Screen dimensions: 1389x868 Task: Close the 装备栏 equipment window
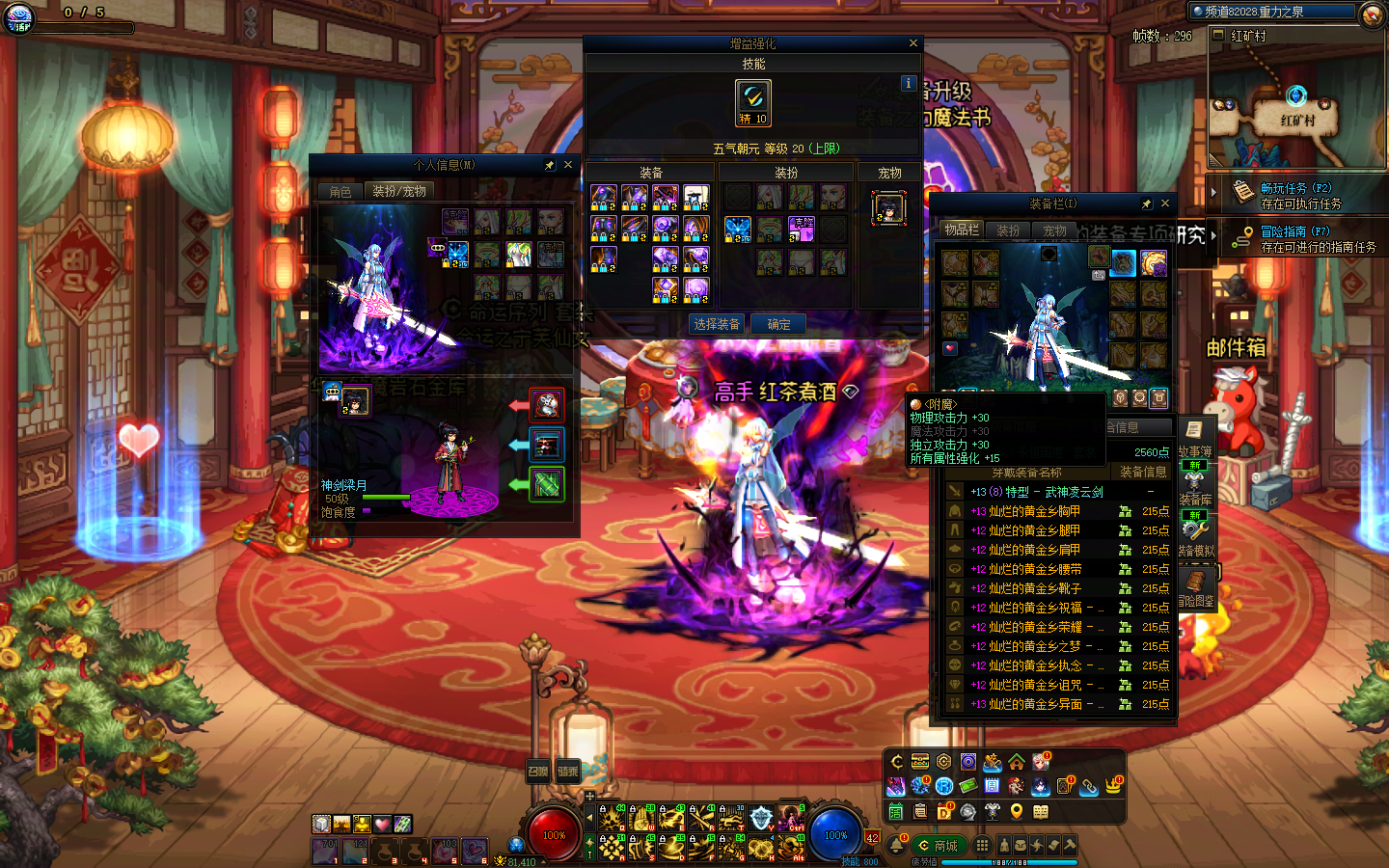point(1165,203)
